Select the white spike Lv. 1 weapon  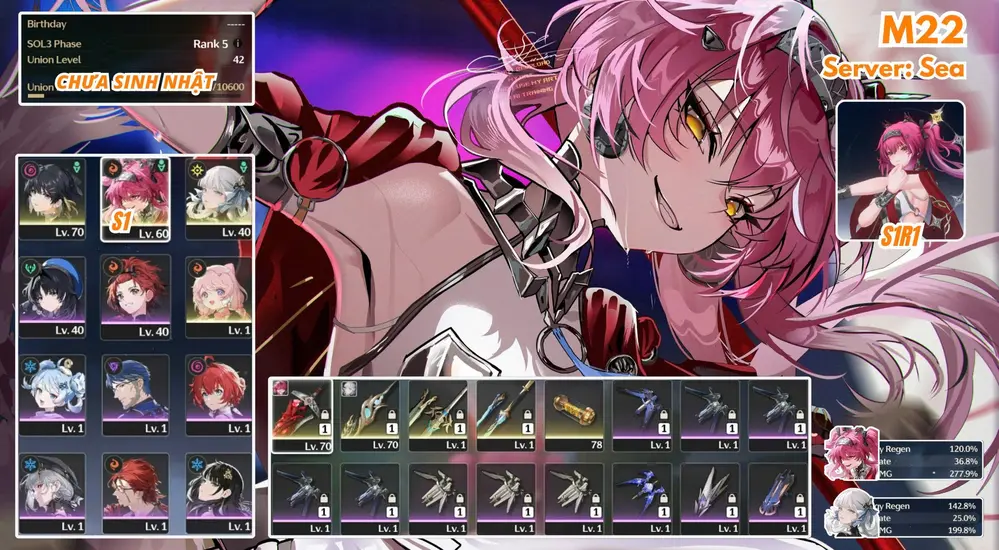click(x=710, y=499)
